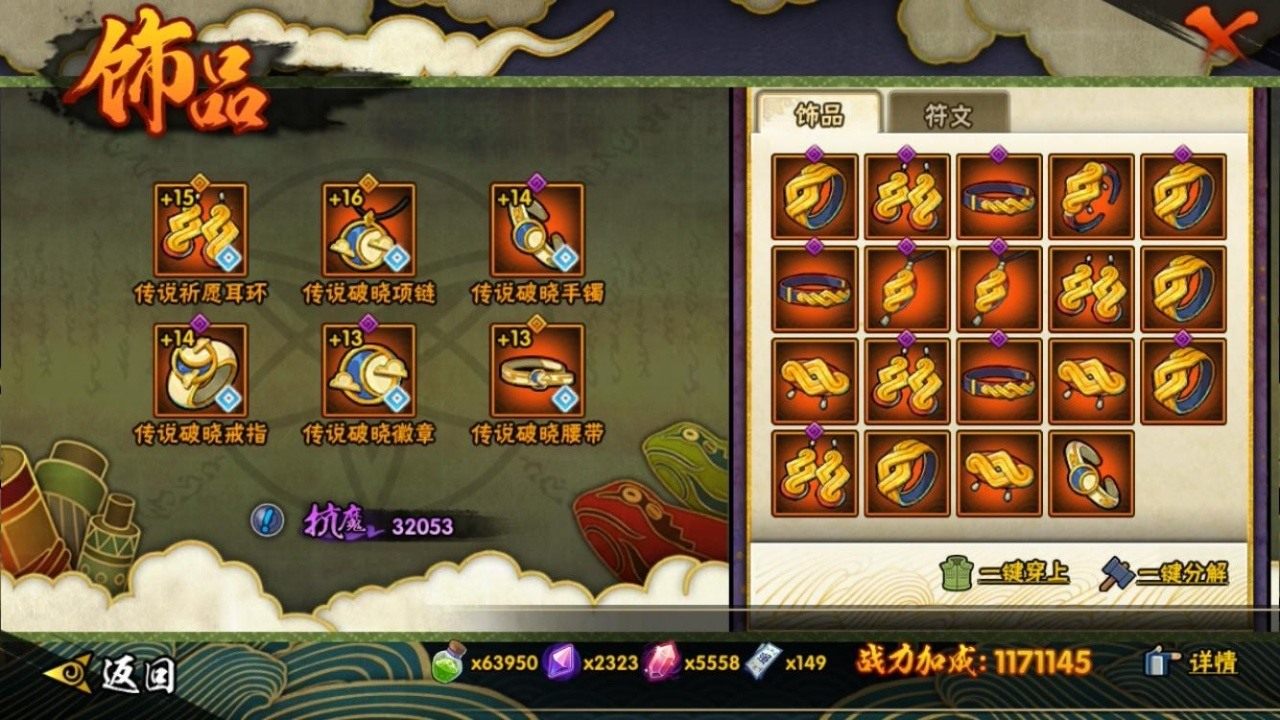Select the equipped 传说祈愿耳环 slot
The image size is (1280, 720).
(200, 231)
